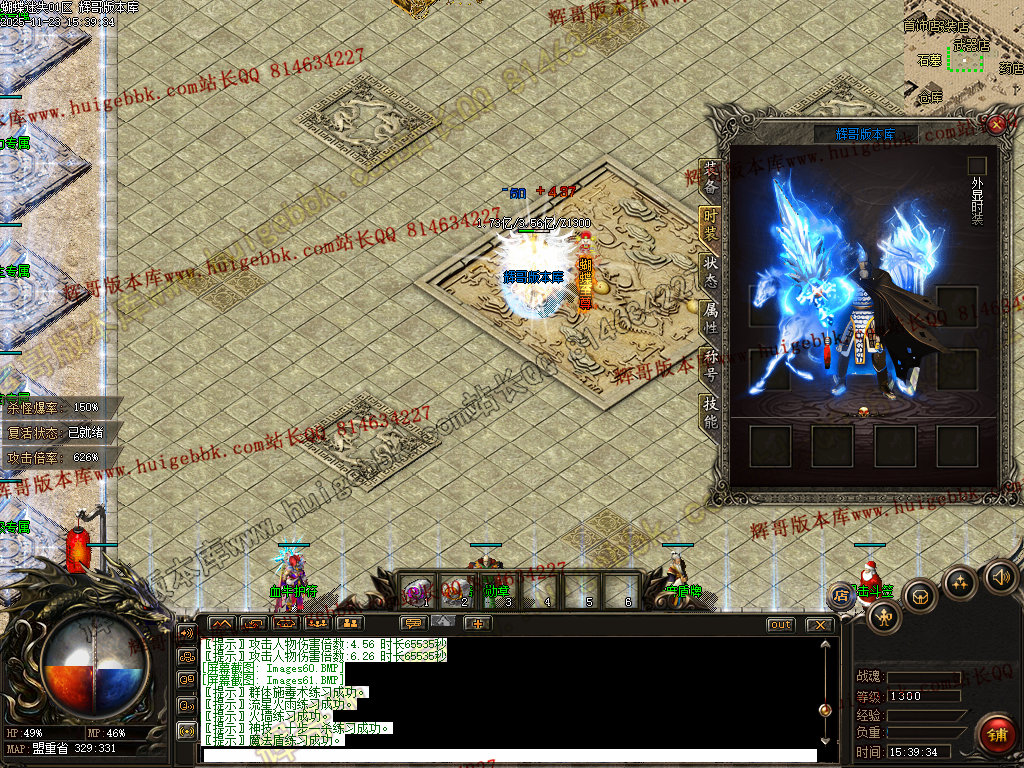Close the character equipment panel
Screen dimensions: 1024x768
996,124
